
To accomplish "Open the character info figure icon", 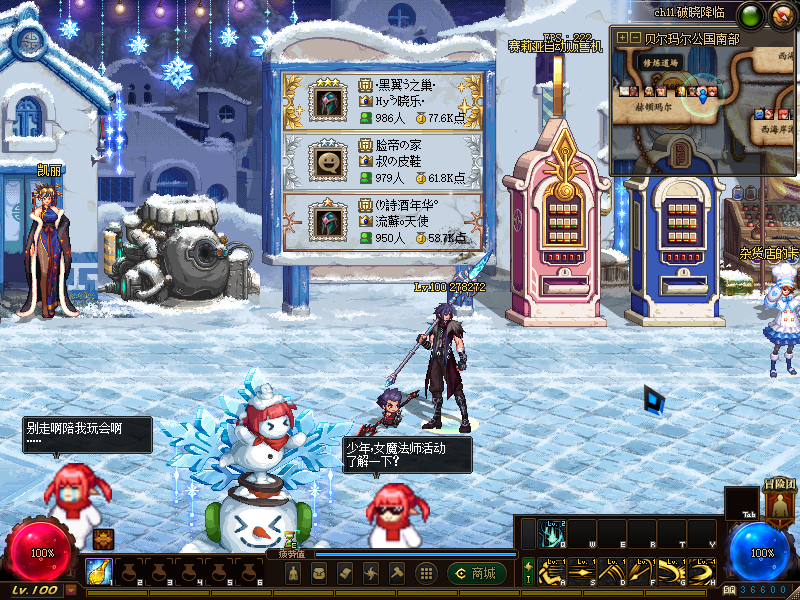I will [292, 573].
